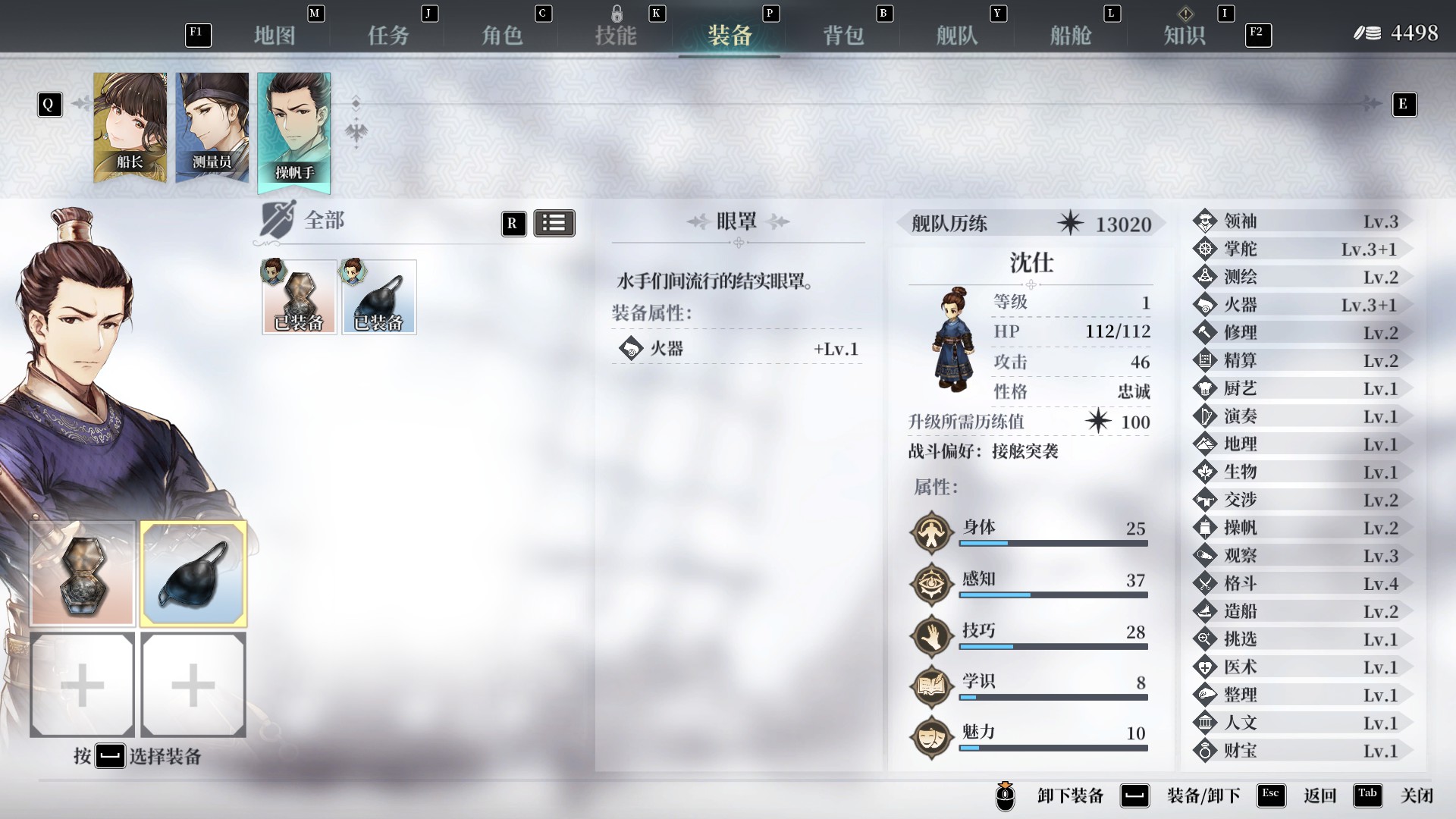Click the 感知 stat progress bar

pyautogui.click(x=1054, y=595)
